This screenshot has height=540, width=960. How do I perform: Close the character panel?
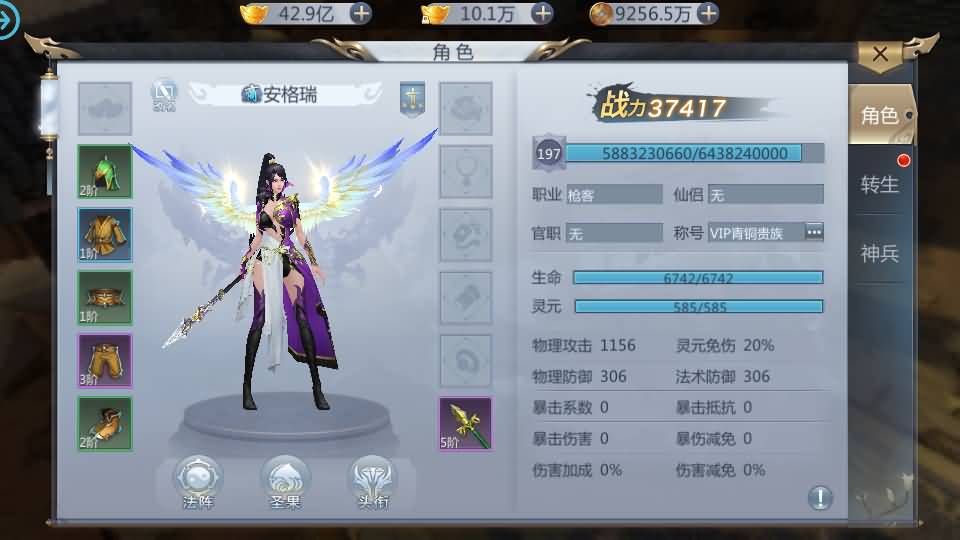(x=880, y=55)
